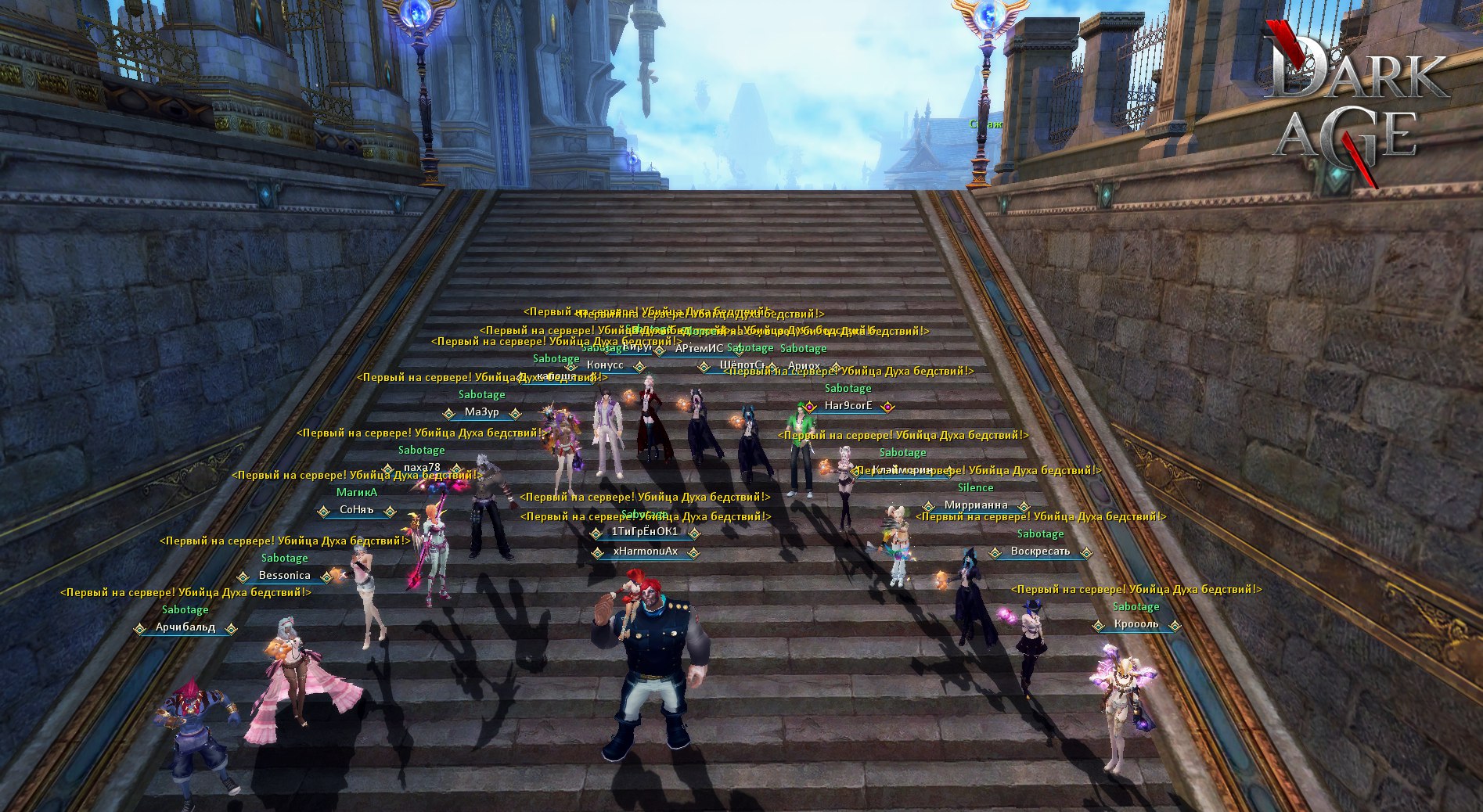The width and height of the screenshot is (1483, 812).
Task: Select the Арчибальд player nameplate
Action: [x=185, y=627]
